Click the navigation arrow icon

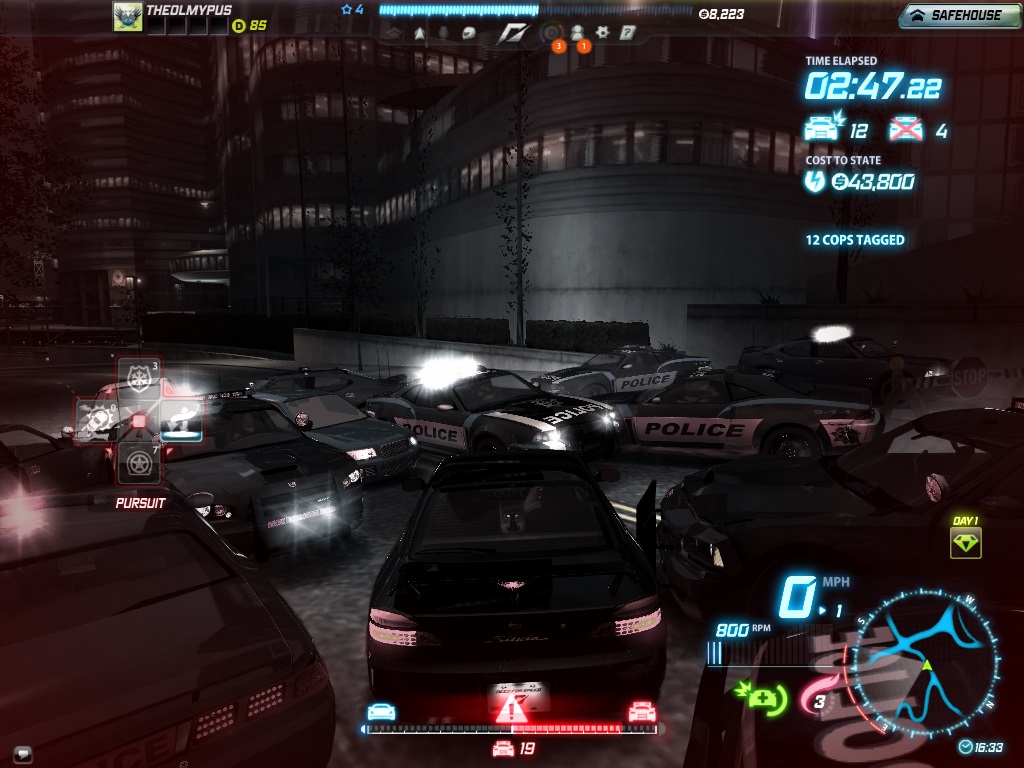coord(419,32)
